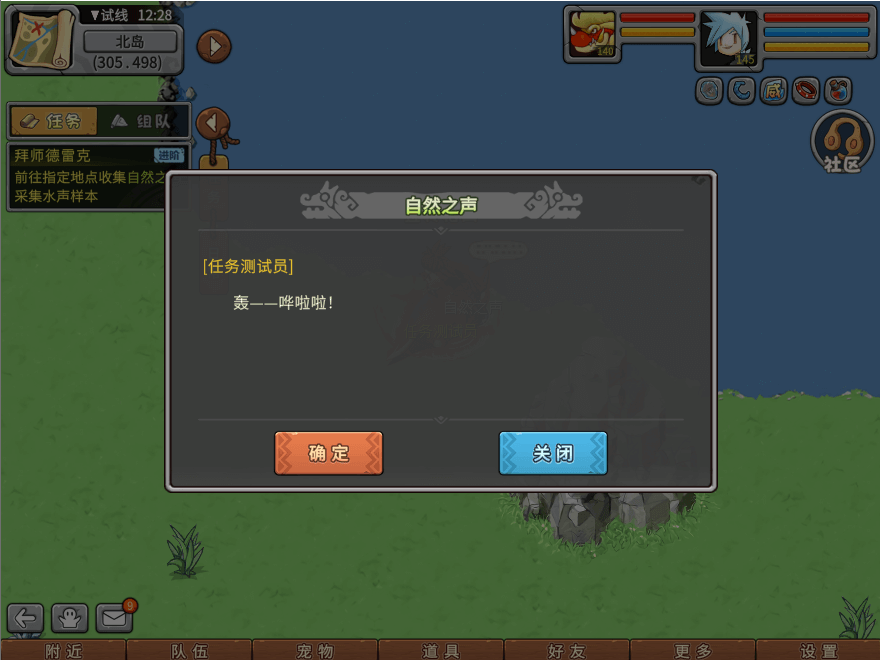Click the red potion flask icon
This screenshot has height=660, width=880.
838,91
